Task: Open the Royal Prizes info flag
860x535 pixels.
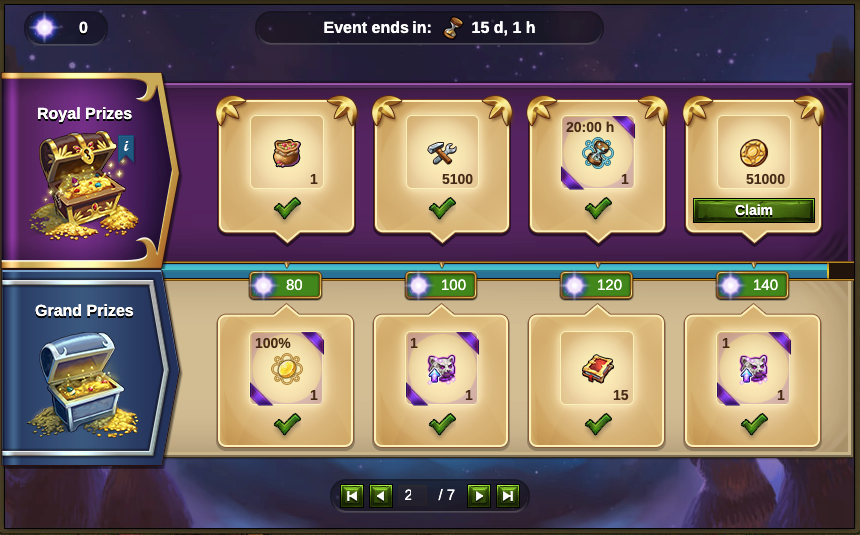Action: pyautogui.click(x=126, y=148)
